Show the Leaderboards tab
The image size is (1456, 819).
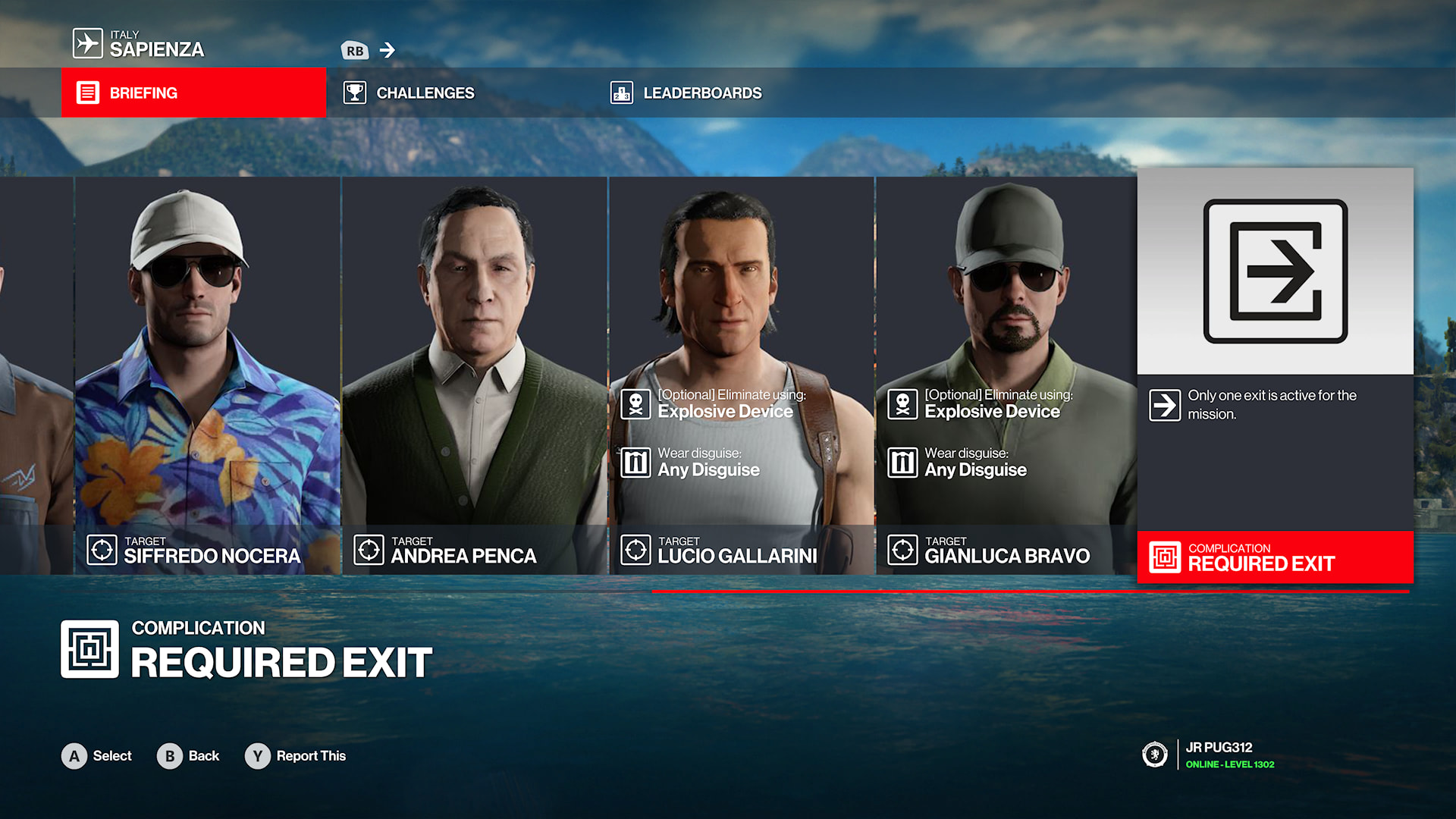click(701, 93)
